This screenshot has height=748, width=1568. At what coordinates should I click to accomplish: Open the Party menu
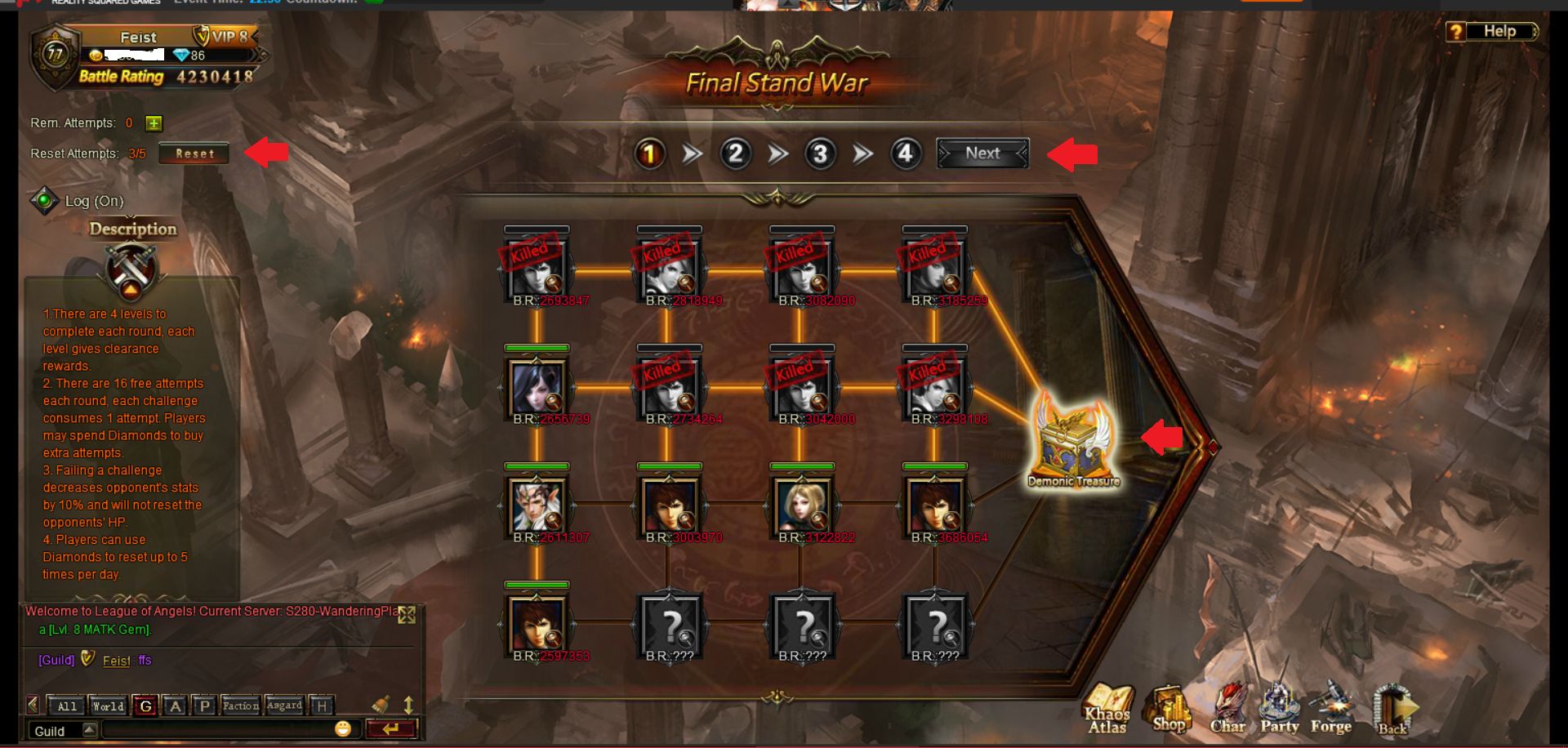pyautogui.click(x=1279, y=707)
